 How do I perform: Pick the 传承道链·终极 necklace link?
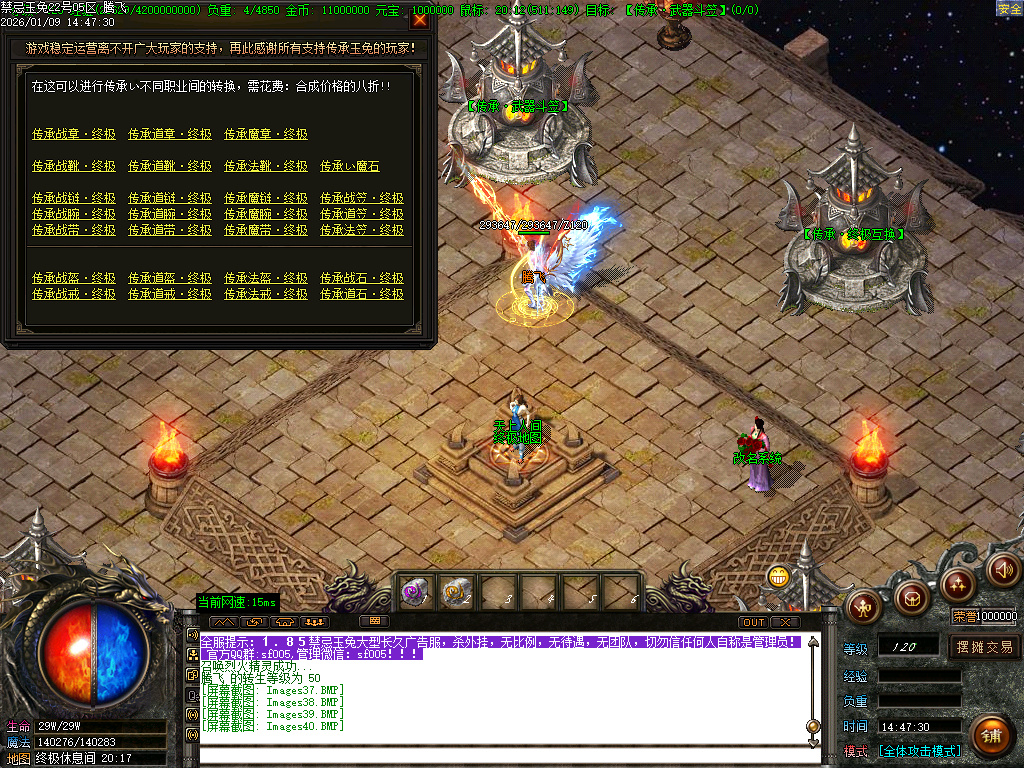coord(169,198)
